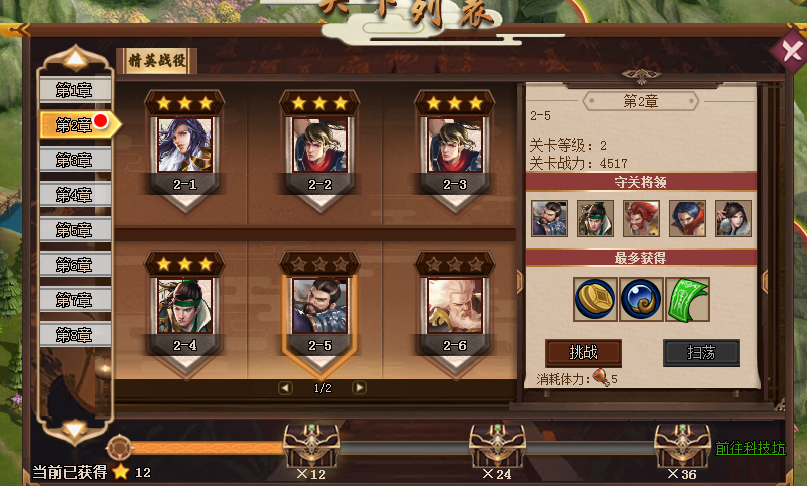This screenshot has width=807, height=486.
Task: Select the 36-star treasure chest
Action: click(682, 444)
